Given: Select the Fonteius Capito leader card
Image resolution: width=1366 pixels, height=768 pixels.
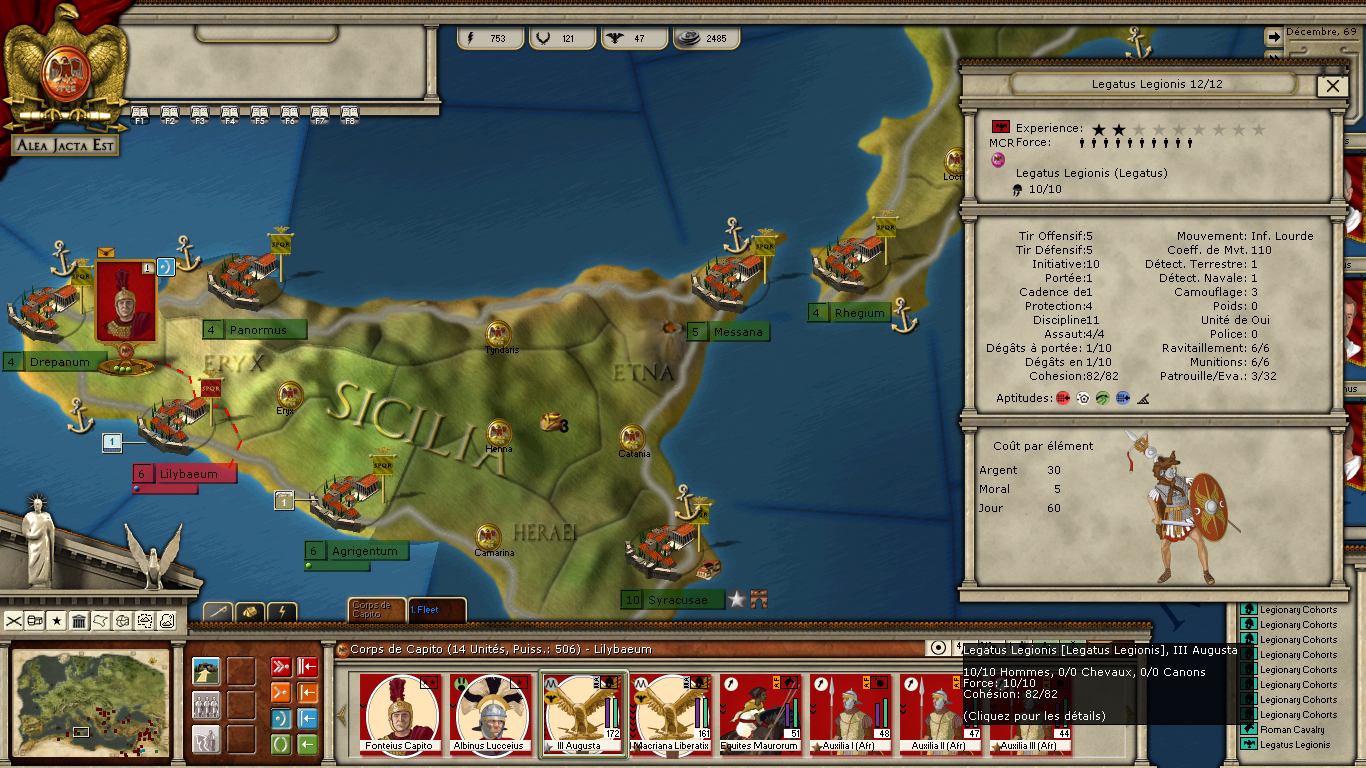Looking at the screenshot, I should (x=399, y=713).
